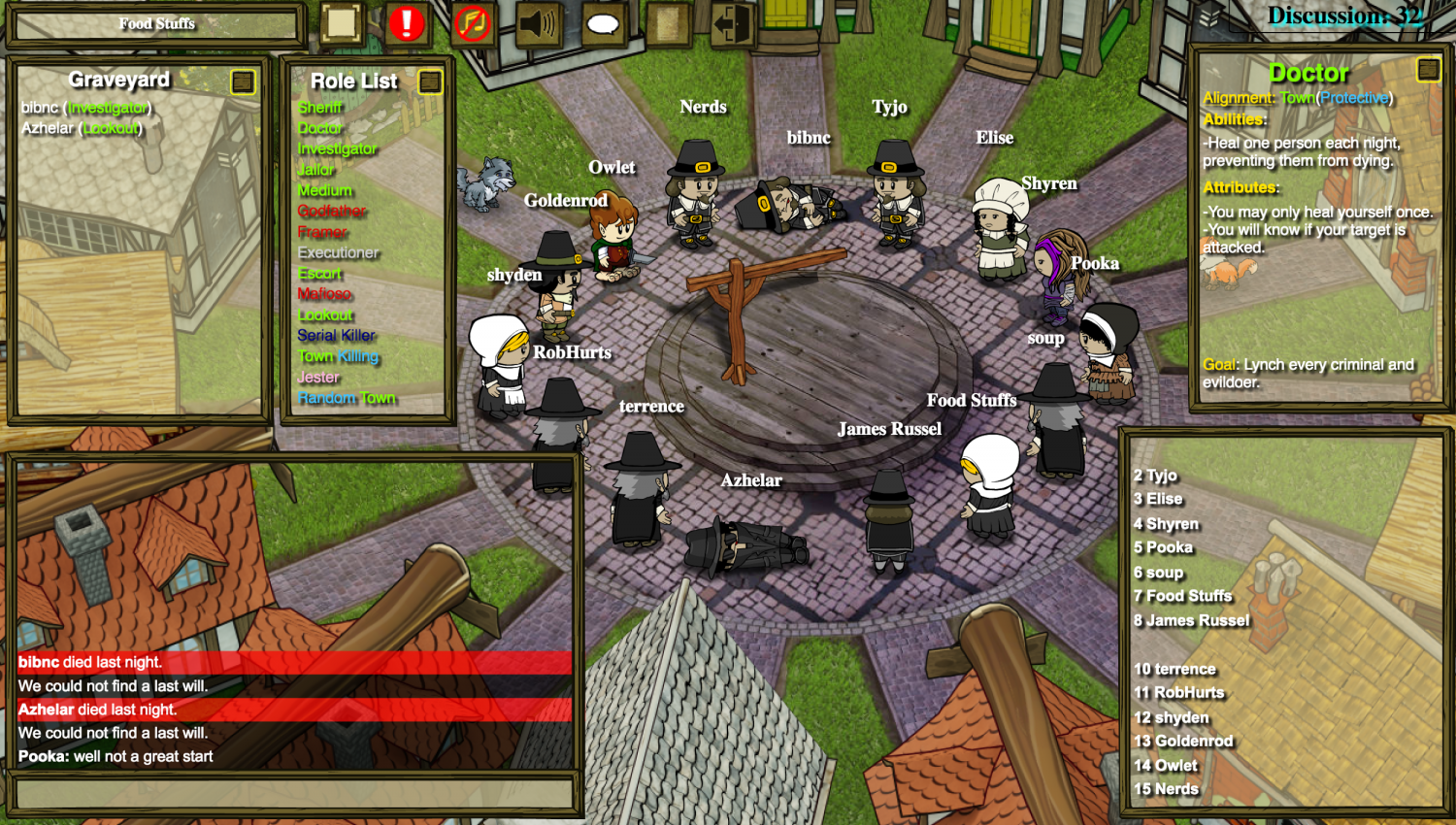
Task: Open the speech bubble chat options
Action: click(603, 24)
